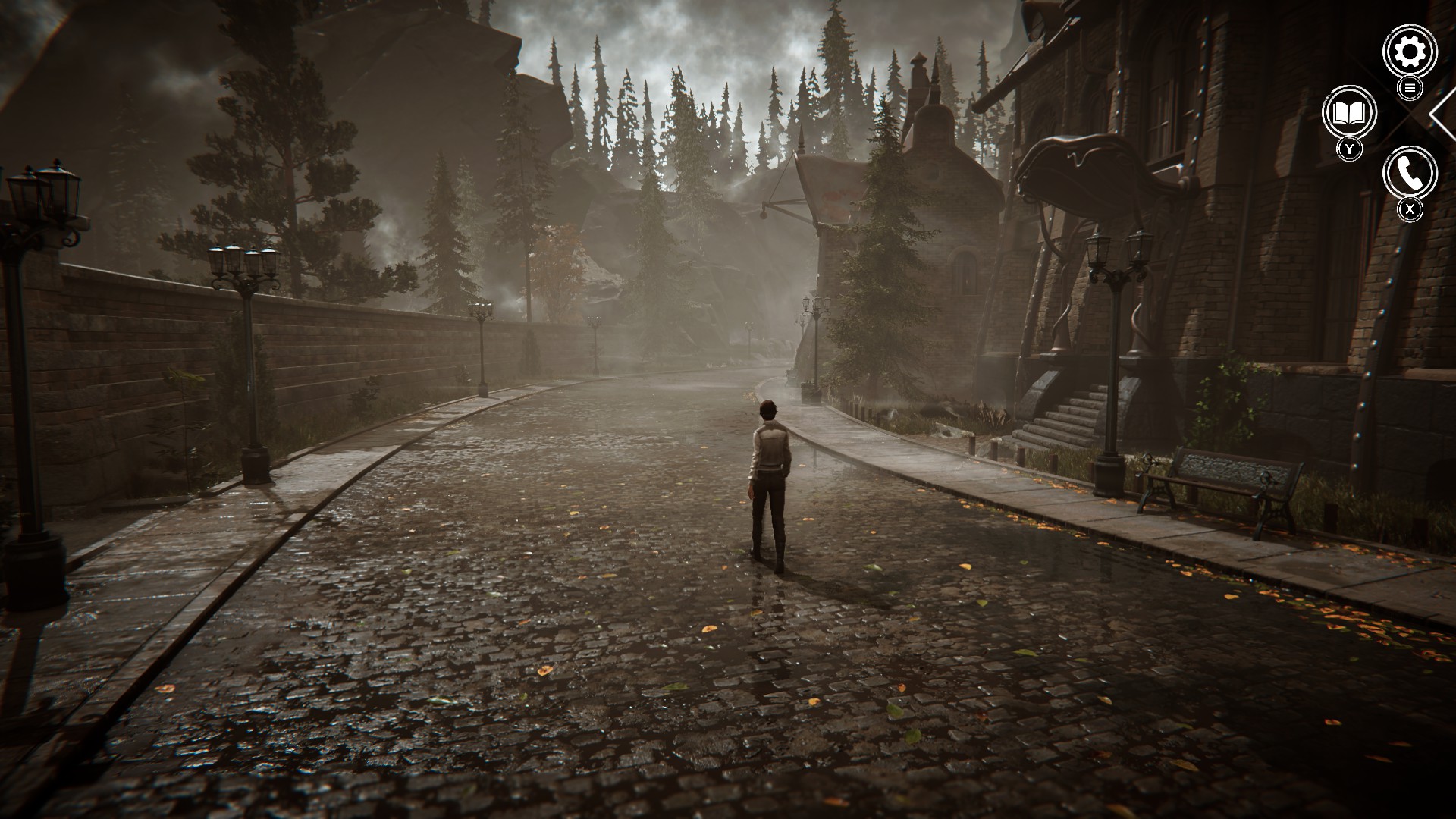
Task: Activate the phone handset icon
Action: tap(1410, 174)
